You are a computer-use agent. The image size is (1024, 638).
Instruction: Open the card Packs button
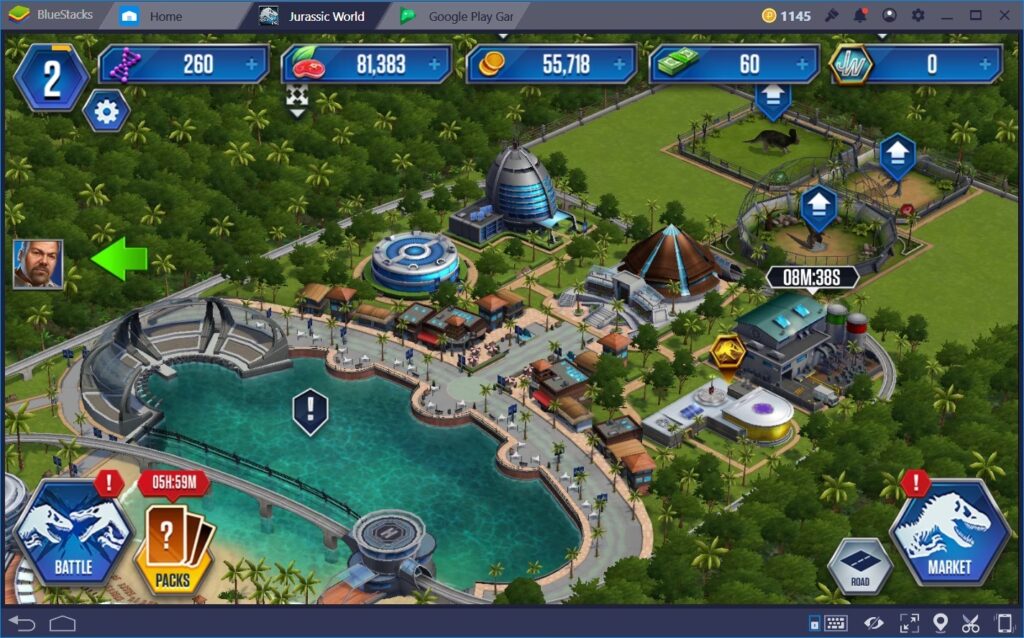pos(173,543)
